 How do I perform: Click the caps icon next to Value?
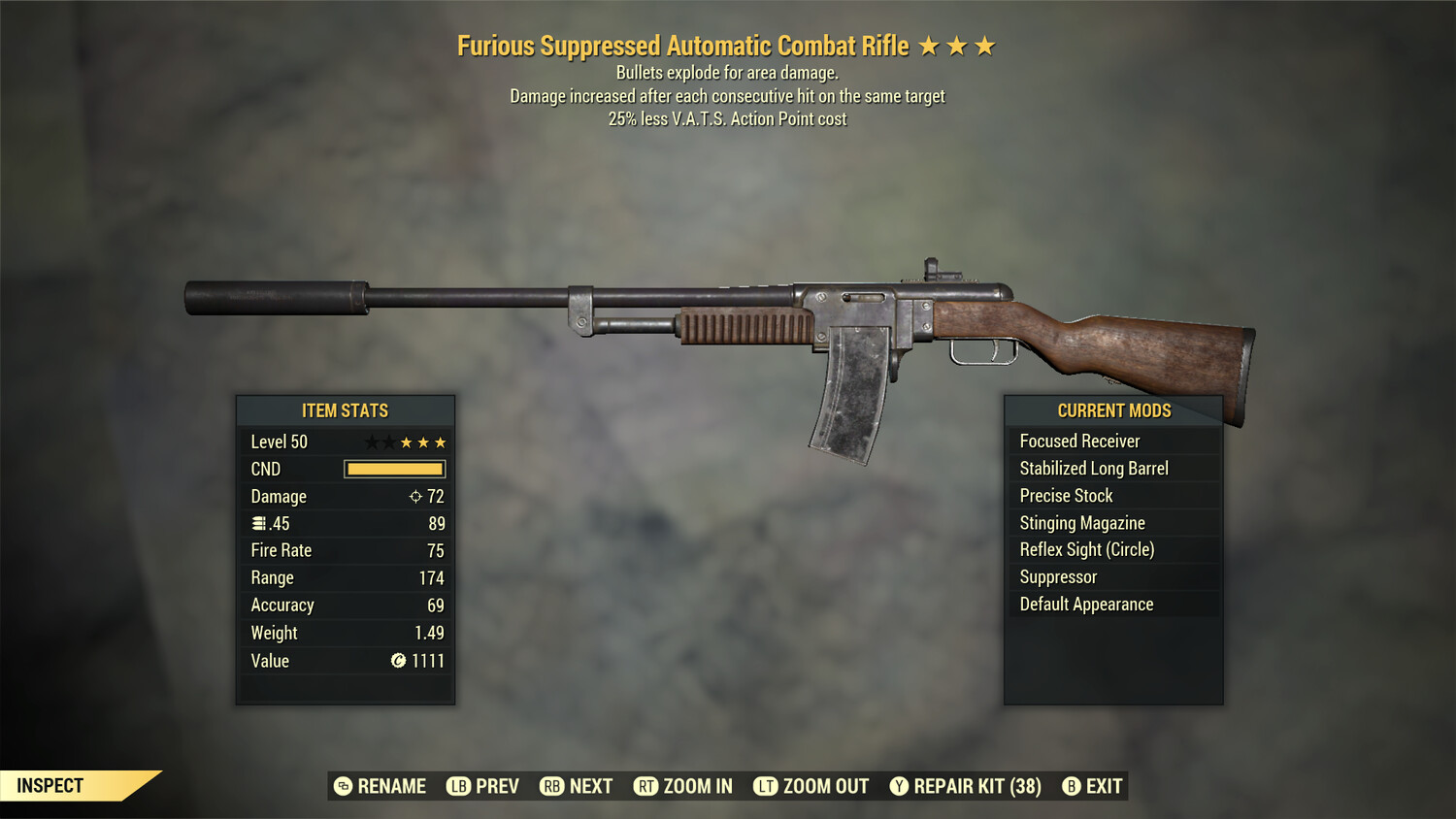point(397,661)
